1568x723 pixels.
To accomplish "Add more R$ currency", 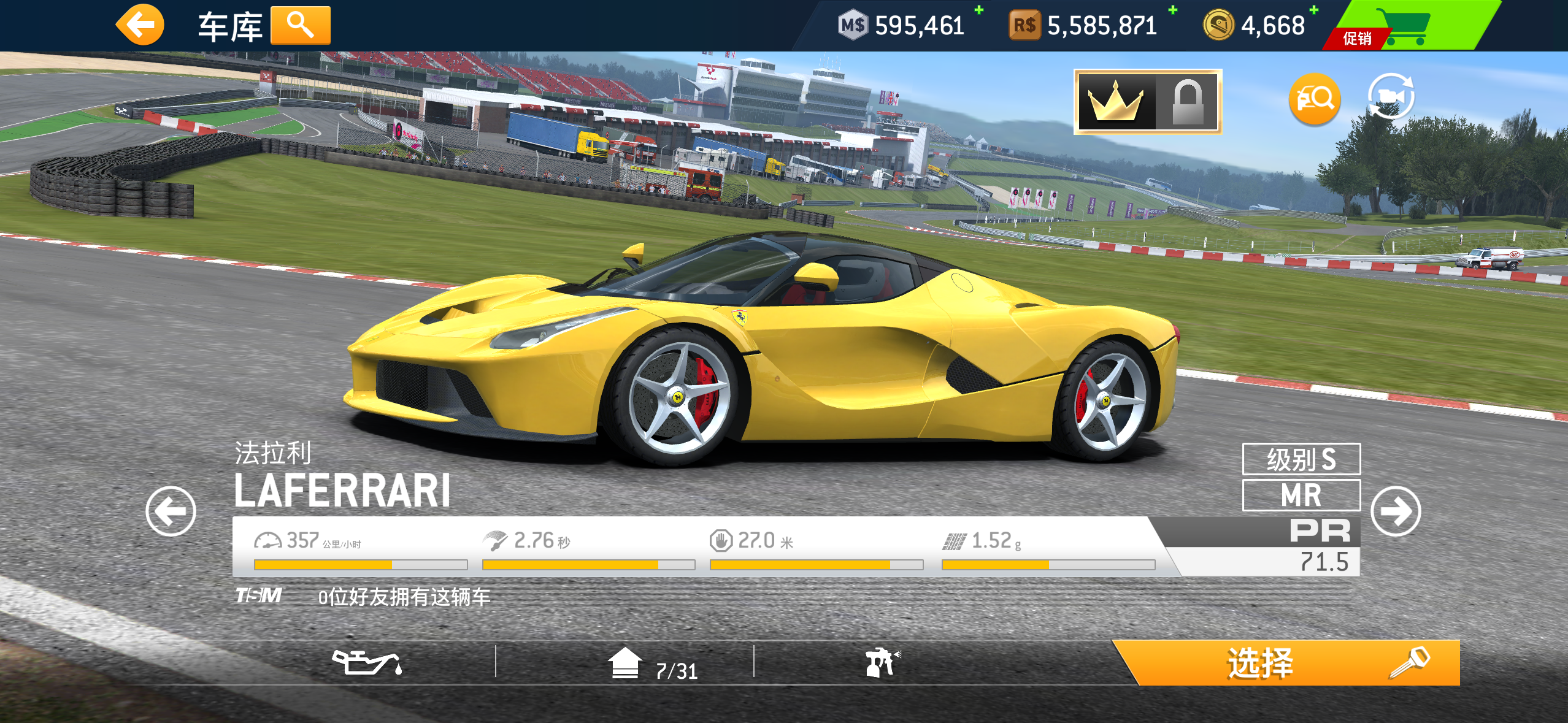I will click(1172, 10).
